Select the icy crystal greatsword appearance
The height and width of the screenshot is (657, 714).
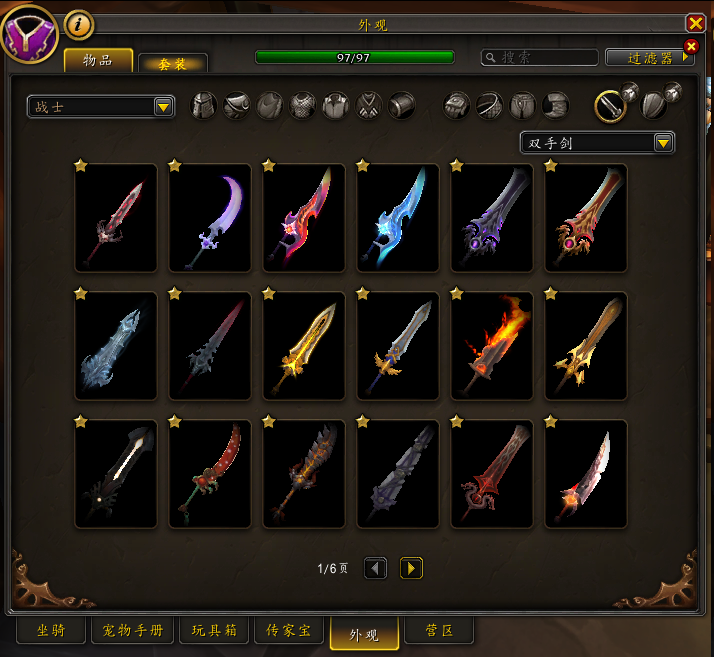point(116,345)
